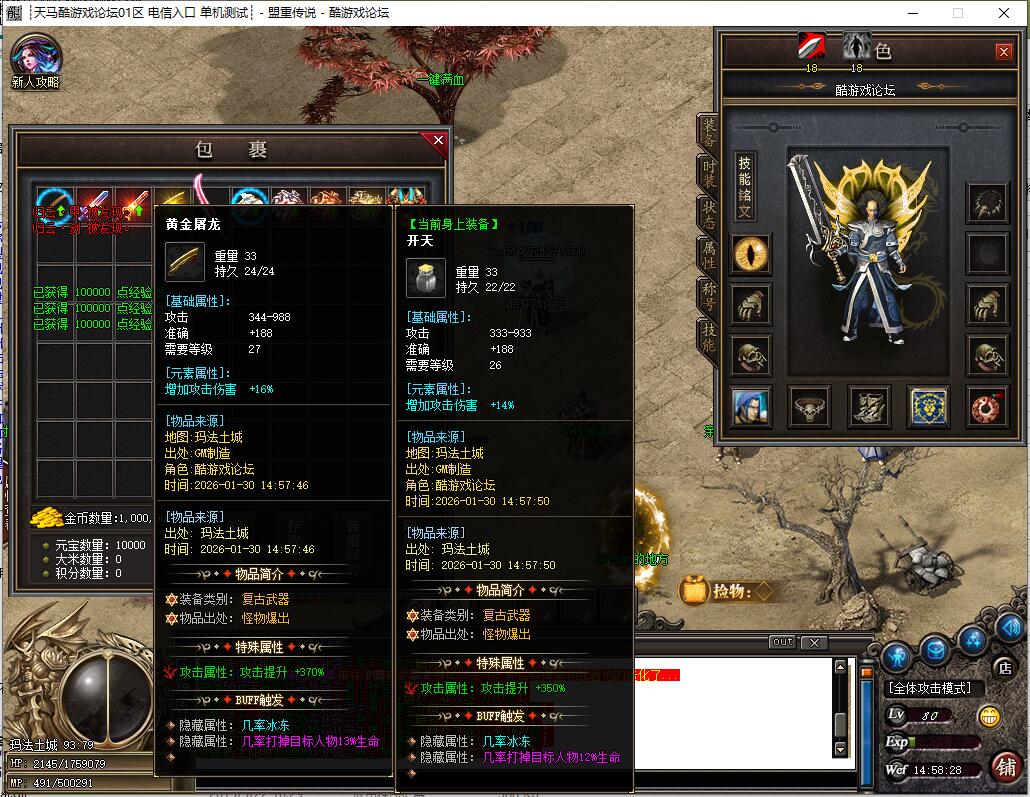Viewport: 1030px width, 797px height.
Task: Close the game window from the title bar
Action: [x=1003, y=13]
